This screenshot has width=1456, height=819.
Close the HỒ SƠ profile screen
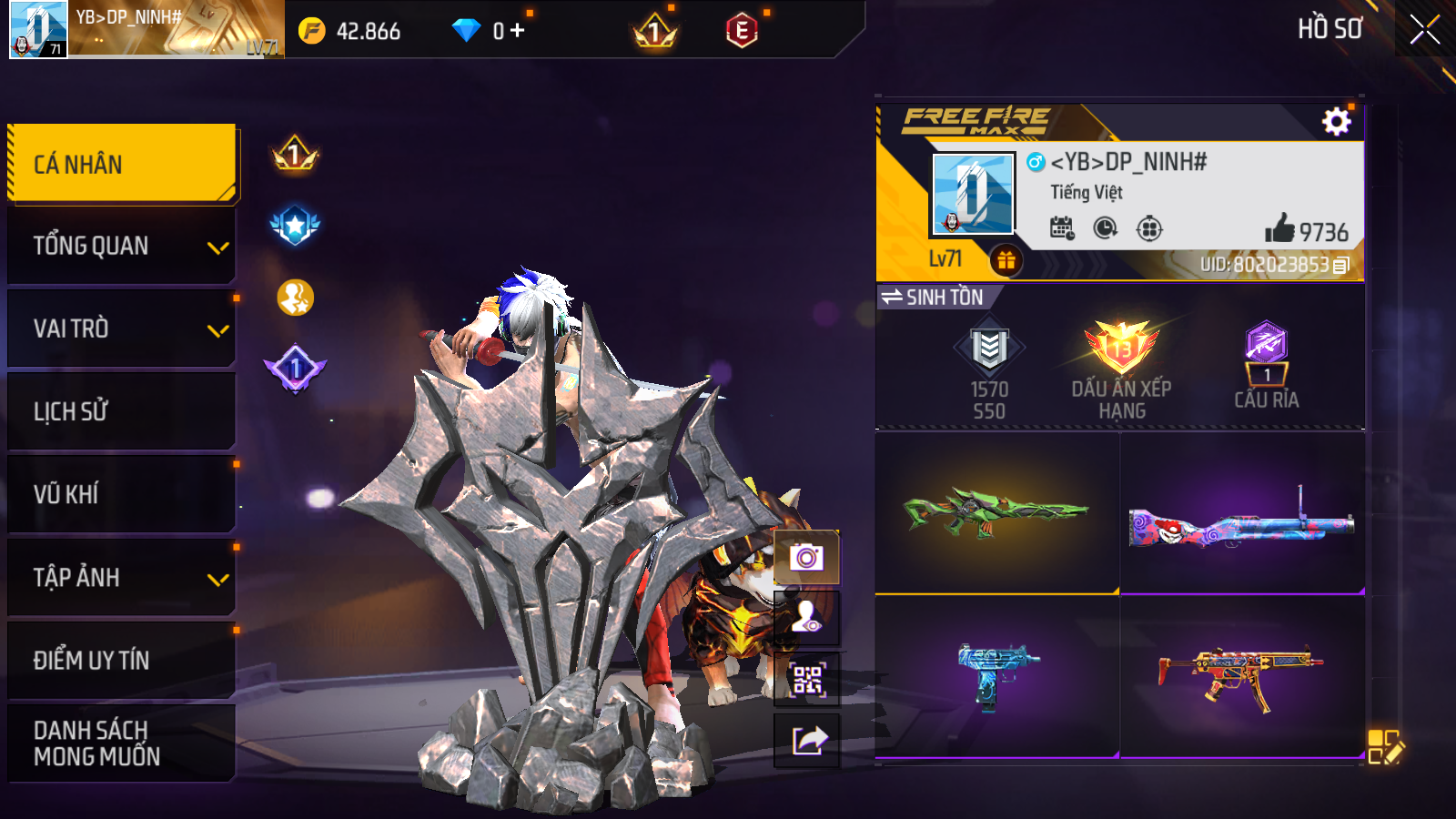point(1424,29)
